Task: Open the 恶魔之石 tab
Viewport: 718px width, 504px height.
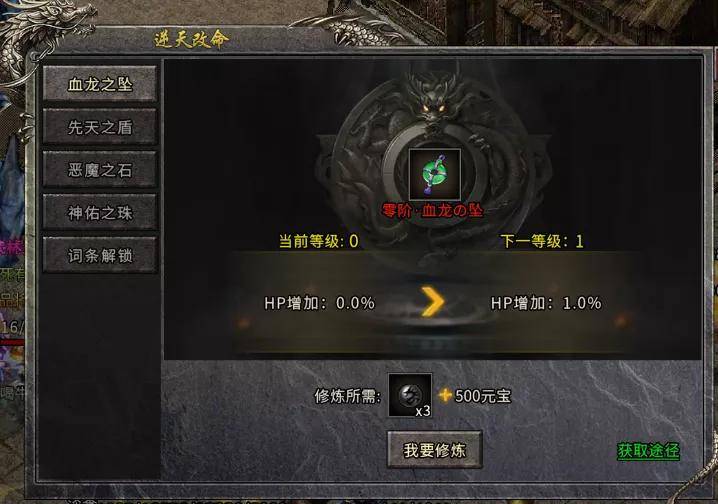Action: (x=100, y=170)
